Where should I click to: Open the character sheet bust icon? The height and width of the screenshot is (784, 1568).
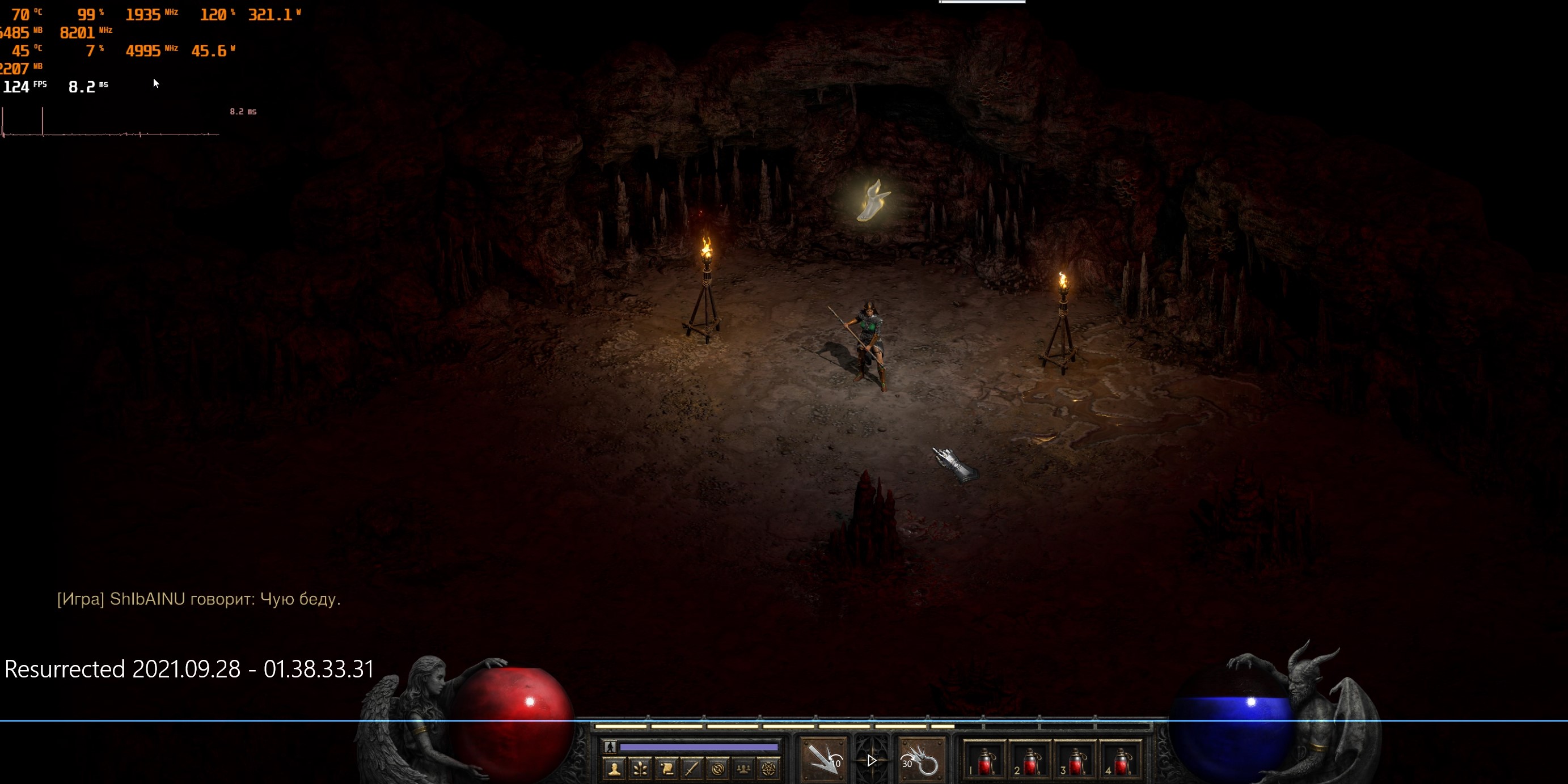(614, 769)
